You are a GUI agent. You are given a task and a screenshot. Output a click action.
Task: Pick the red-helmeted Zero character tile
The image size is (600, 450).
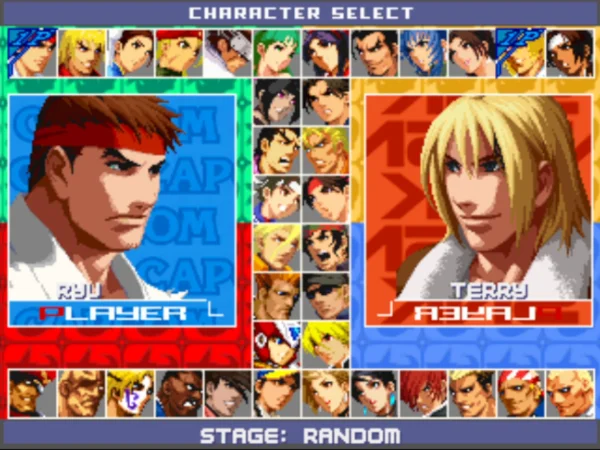pos(276,344)
